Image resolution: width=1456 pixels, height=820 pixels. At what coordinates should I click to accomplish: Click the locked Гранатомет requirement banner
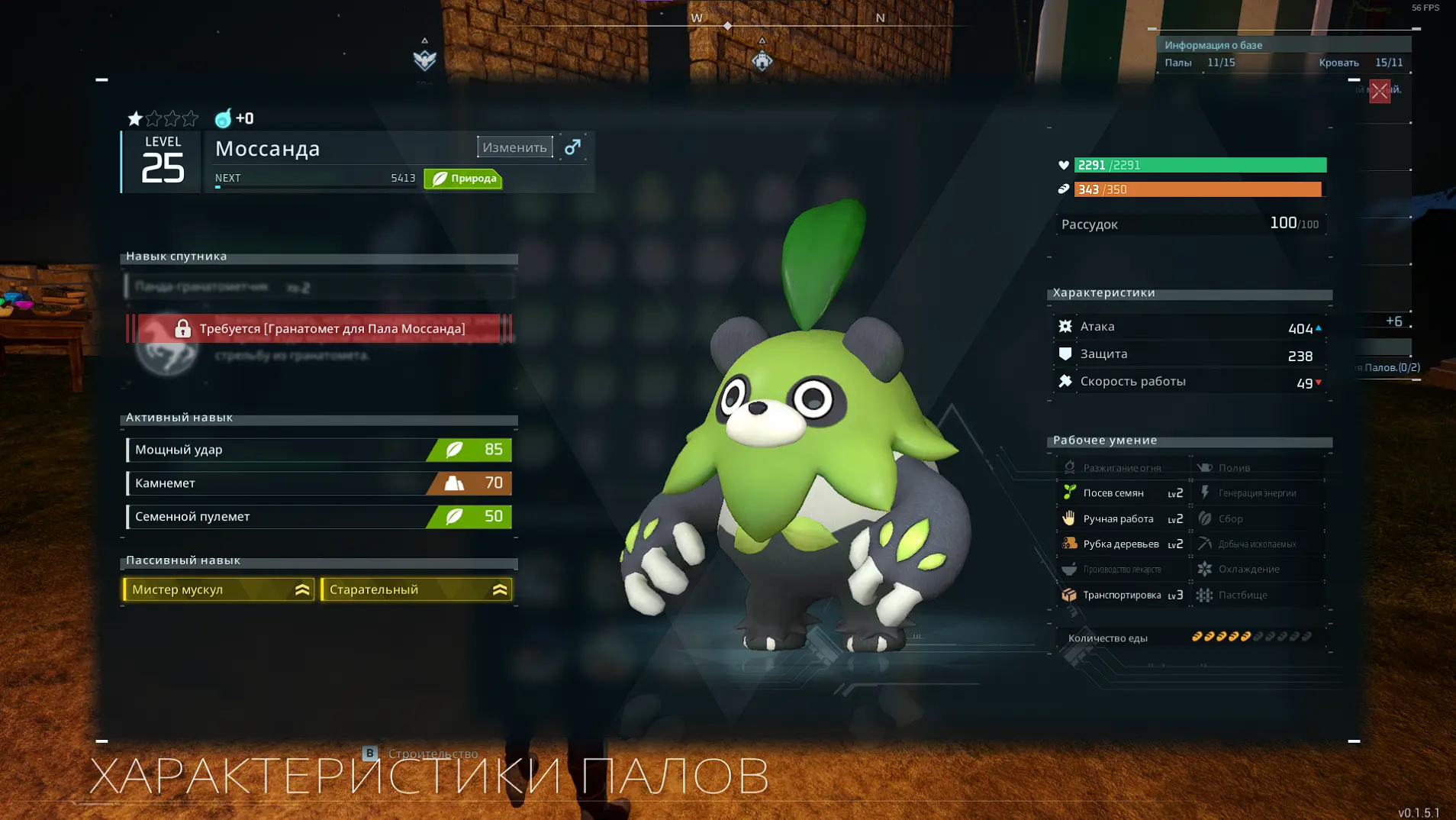click(x=319, y=329)
